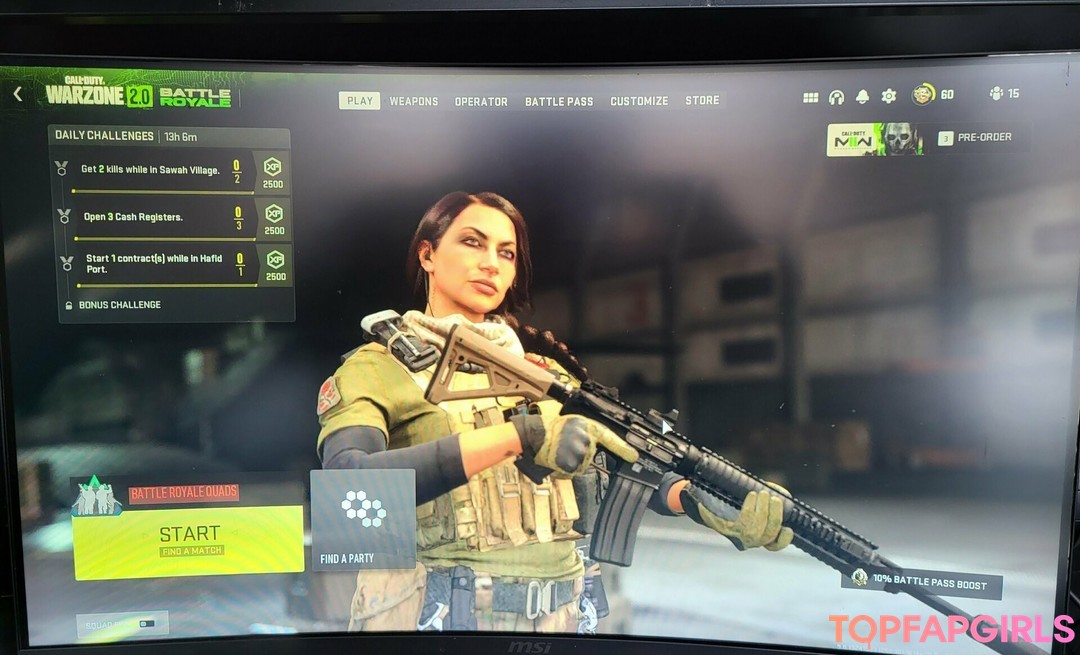
Task: Open the Store tab
Action: click(x=702, y=101)
